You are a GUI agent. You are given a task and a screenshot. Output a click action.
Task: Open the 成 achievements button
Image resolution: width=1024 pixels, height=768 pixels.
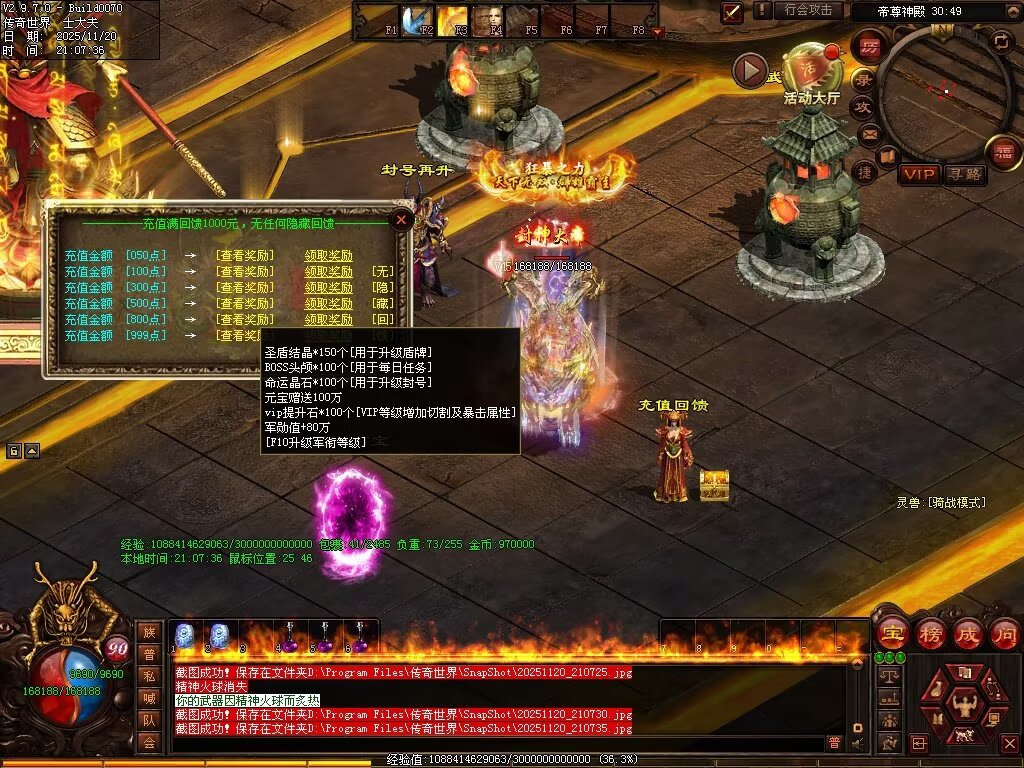point(968,633)
